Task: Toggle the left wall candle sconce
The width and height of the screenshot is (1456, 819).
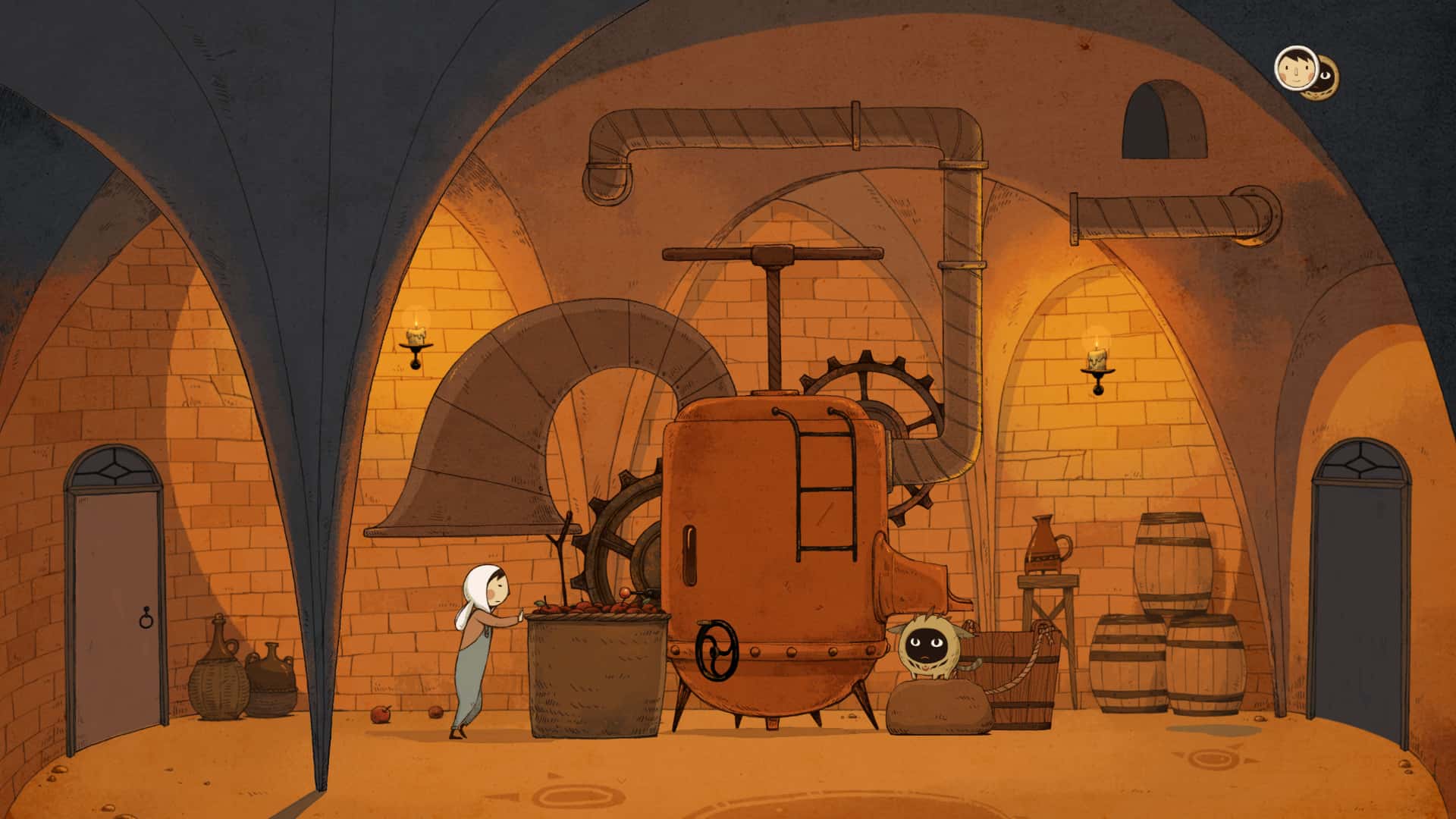Action: (x=416, y=341)
